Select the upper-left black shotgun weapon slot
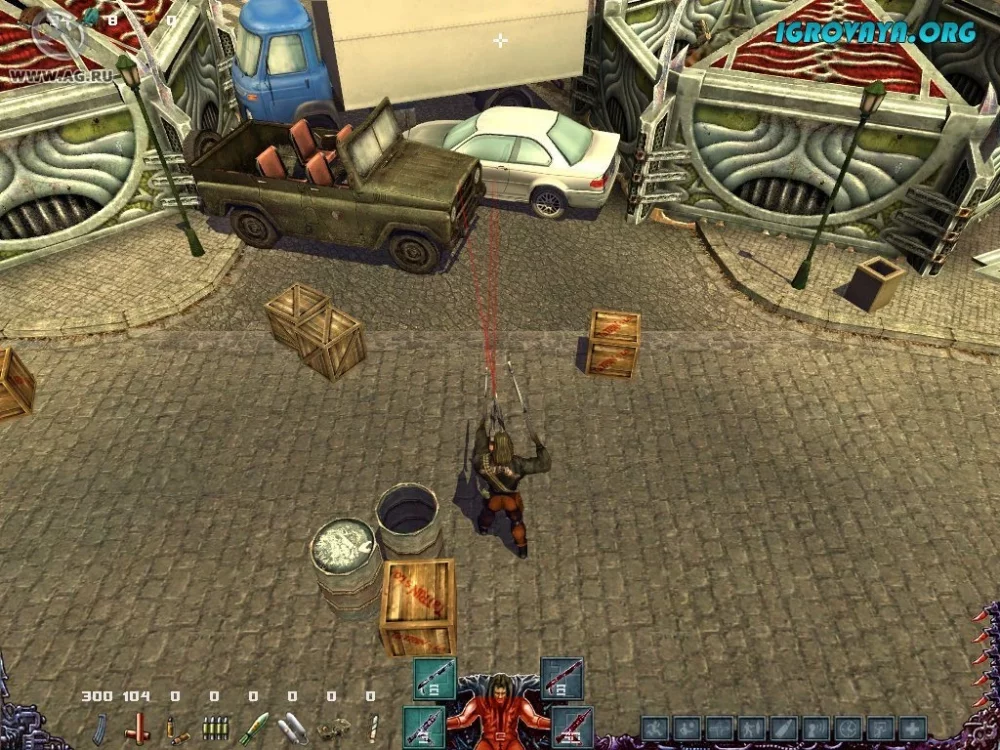This screenshot has height=750, width=1000. point(435,678)
